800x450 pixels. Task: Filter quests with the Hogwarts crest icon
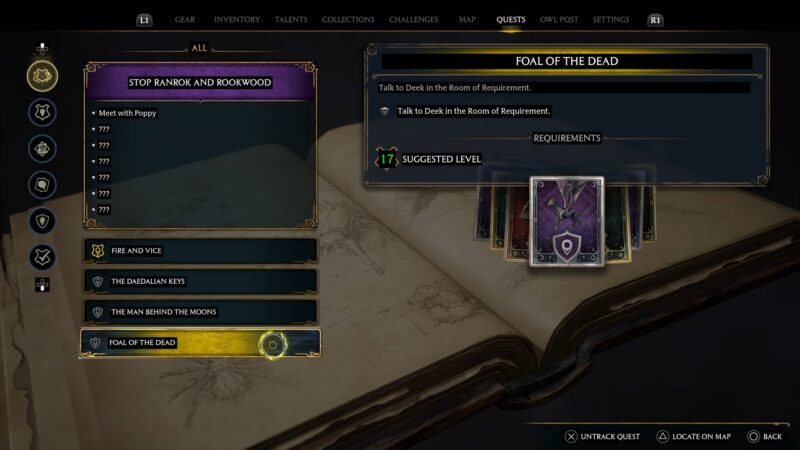[x=42, y=112]
